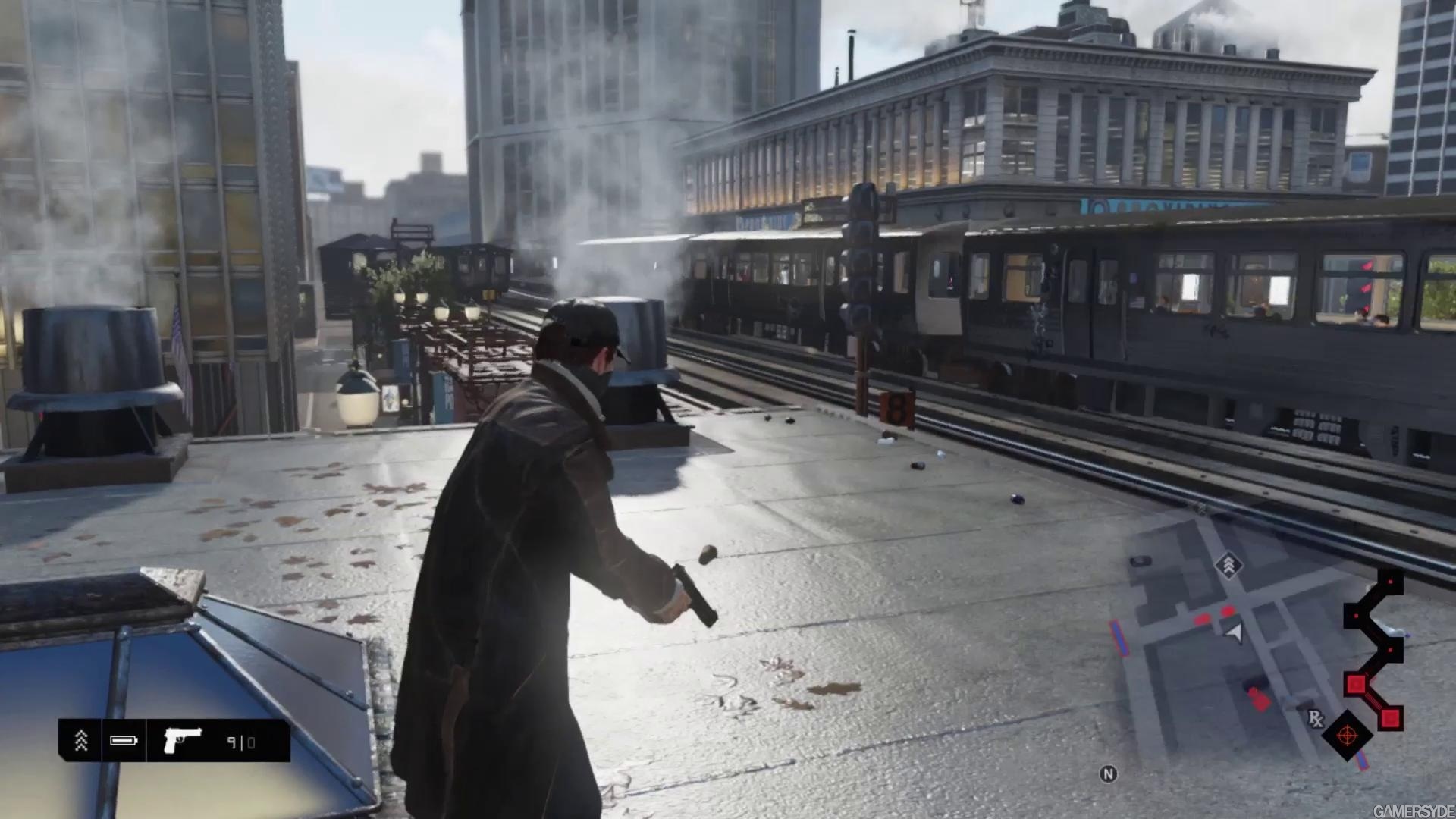Screen dimensions: 1456x819
Task: Click the white player arrow on the minimap
Action: pyautogui.click(x=1234, y=633)
